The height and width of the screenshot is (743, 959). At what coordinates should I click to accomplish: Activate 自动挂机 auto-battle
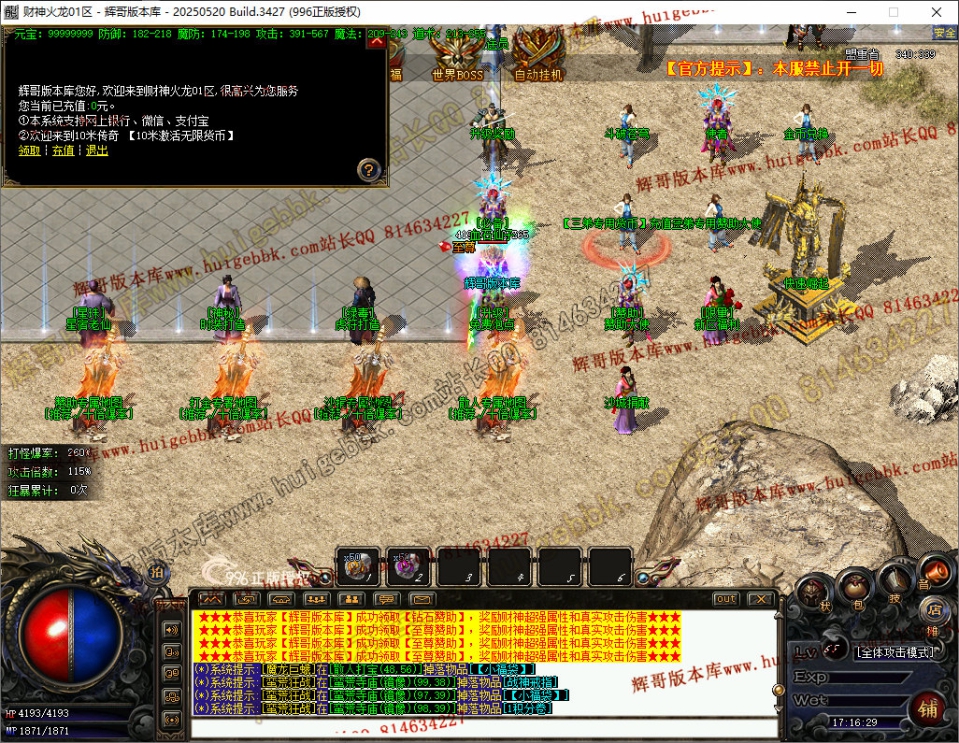click(x=538, y=61)
